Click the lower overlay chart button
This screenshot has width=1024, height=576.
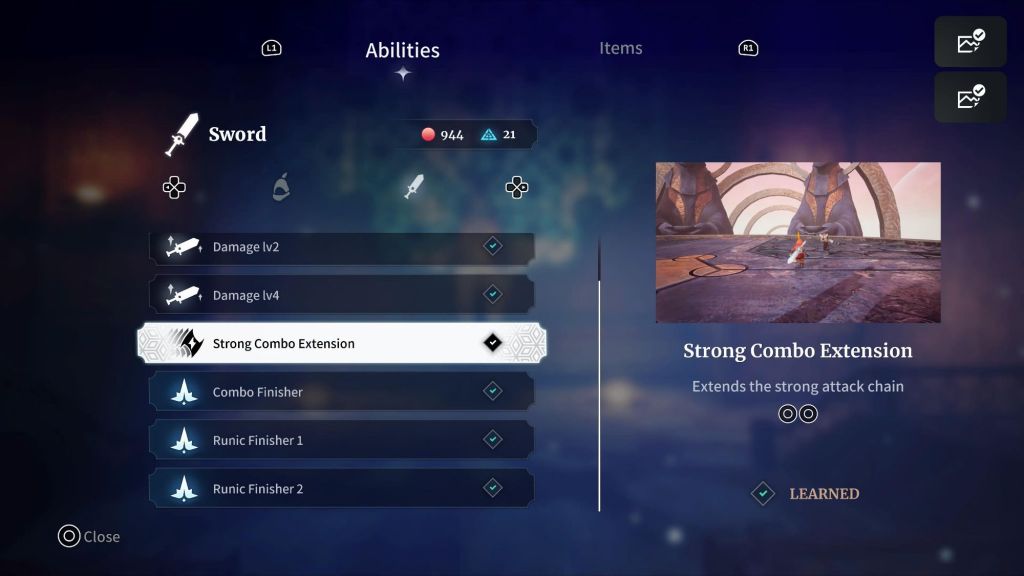tap(970, 98)
